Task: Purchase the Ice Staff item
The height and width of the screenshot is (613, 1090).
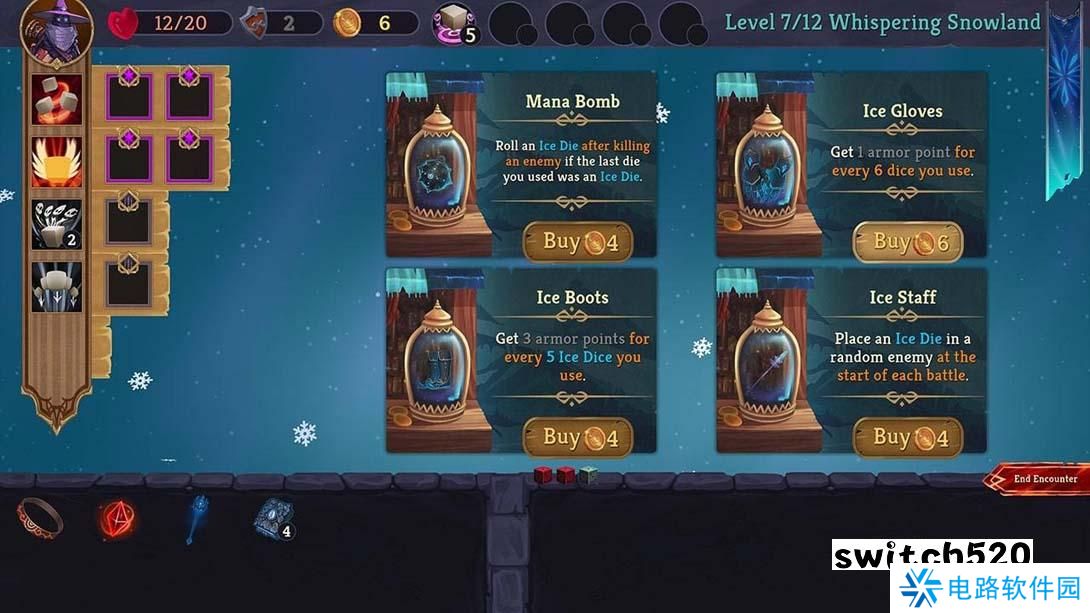Action: (x=907, y=437)
